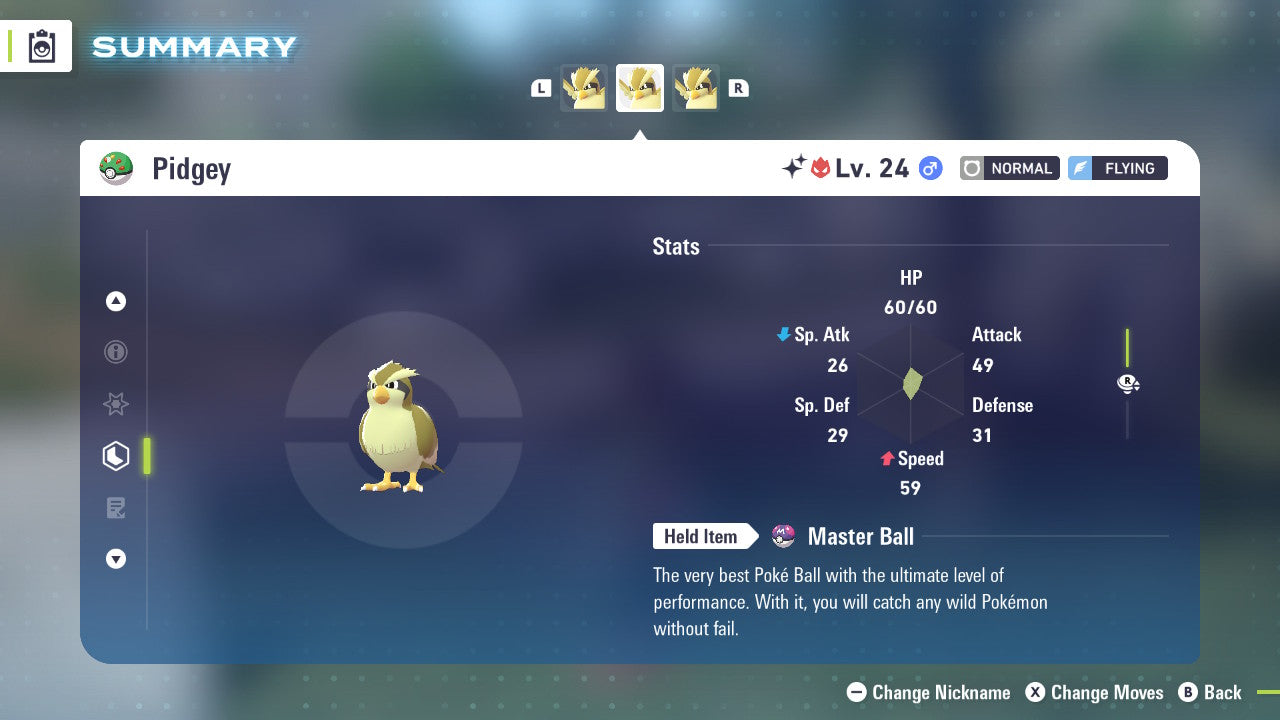Click the R-stick scroll icon on the right
This screenshot has height=720, width=1280.
click(1128, 383)
